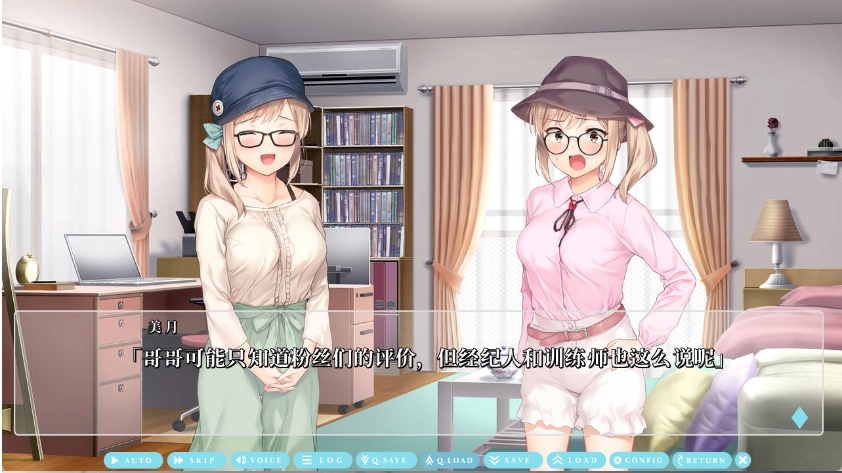Open the SAVE menu
The image size is (842, 473).
[x=512, y=460]
